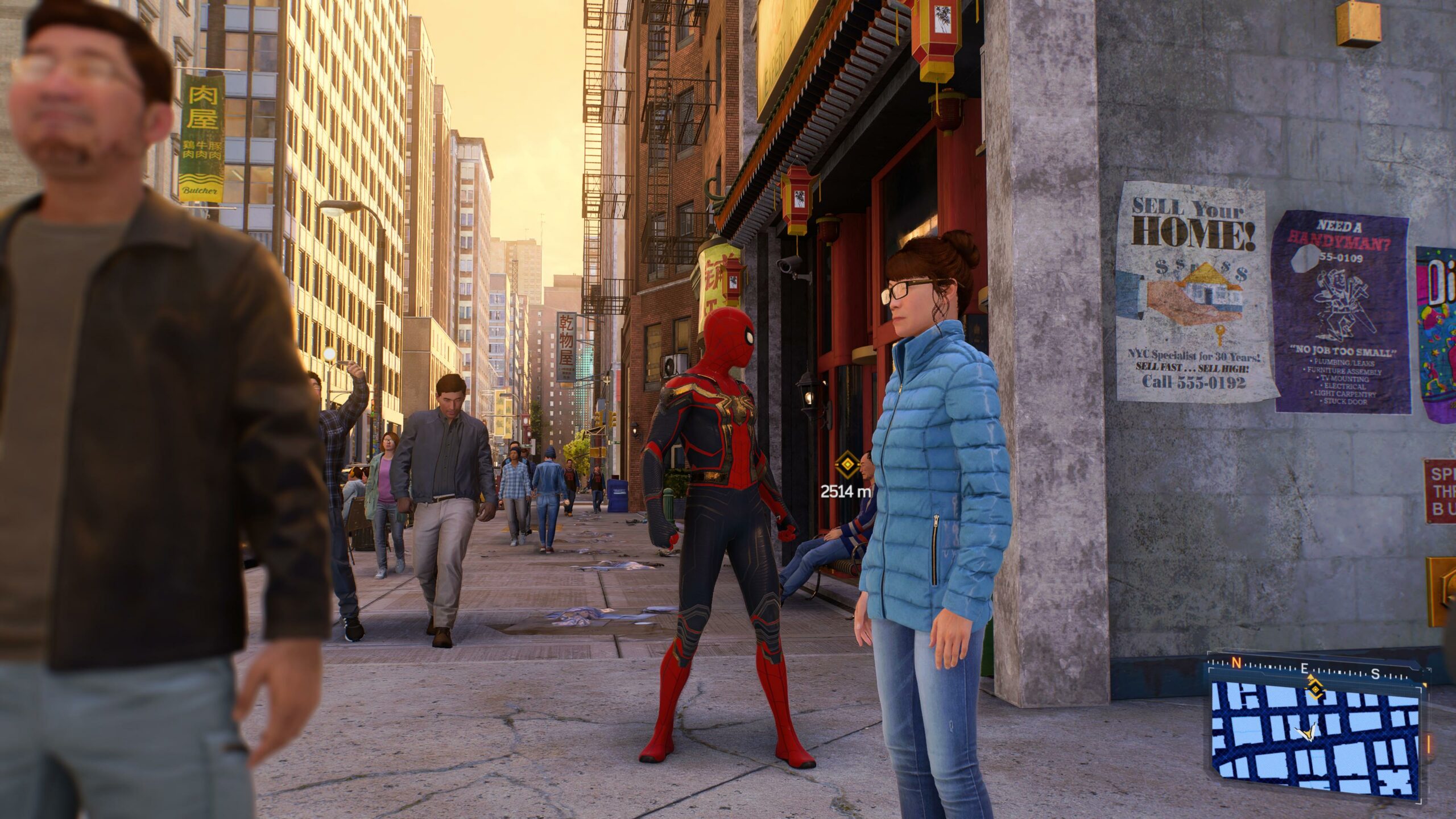Select the gold objective waypoint marker above 2514 m
Screen dimensions: 1456x819
click(847, 465)
